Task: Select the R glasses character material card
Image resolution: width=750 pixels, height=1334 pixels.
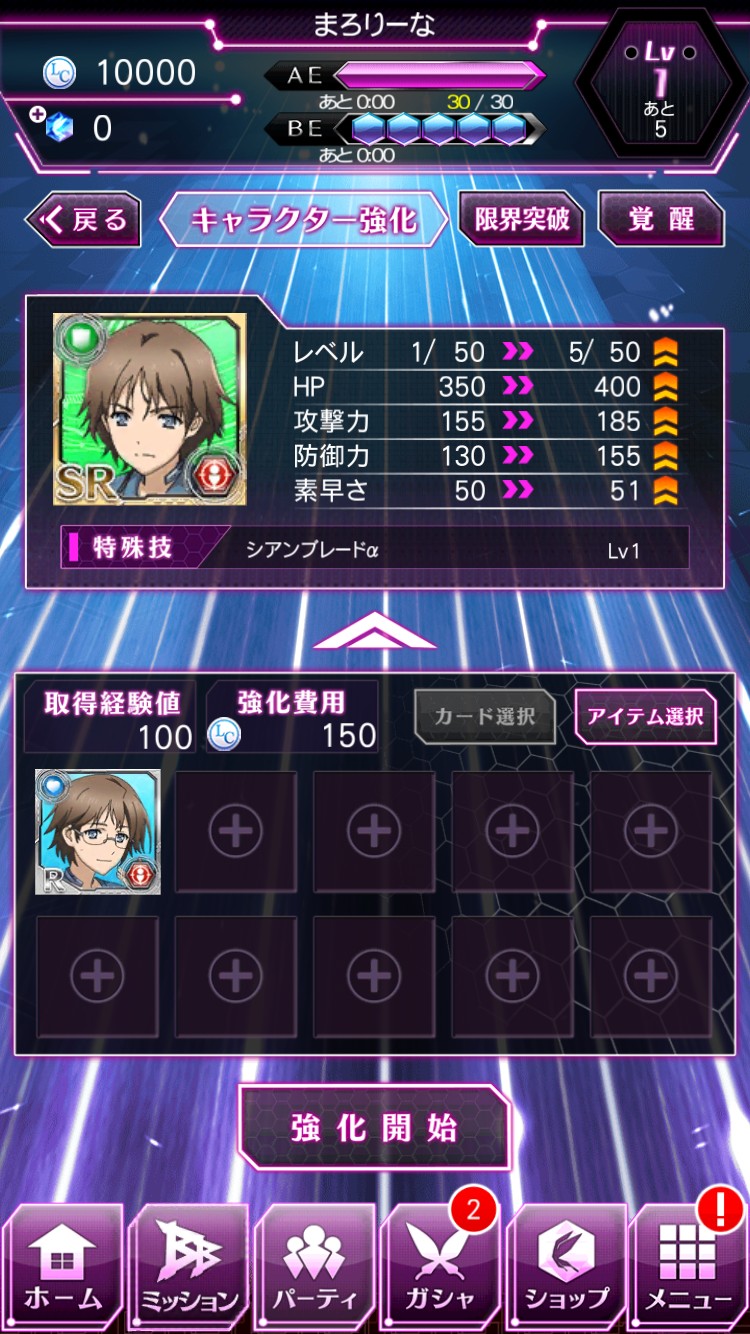Action: [x=98, y=832]
